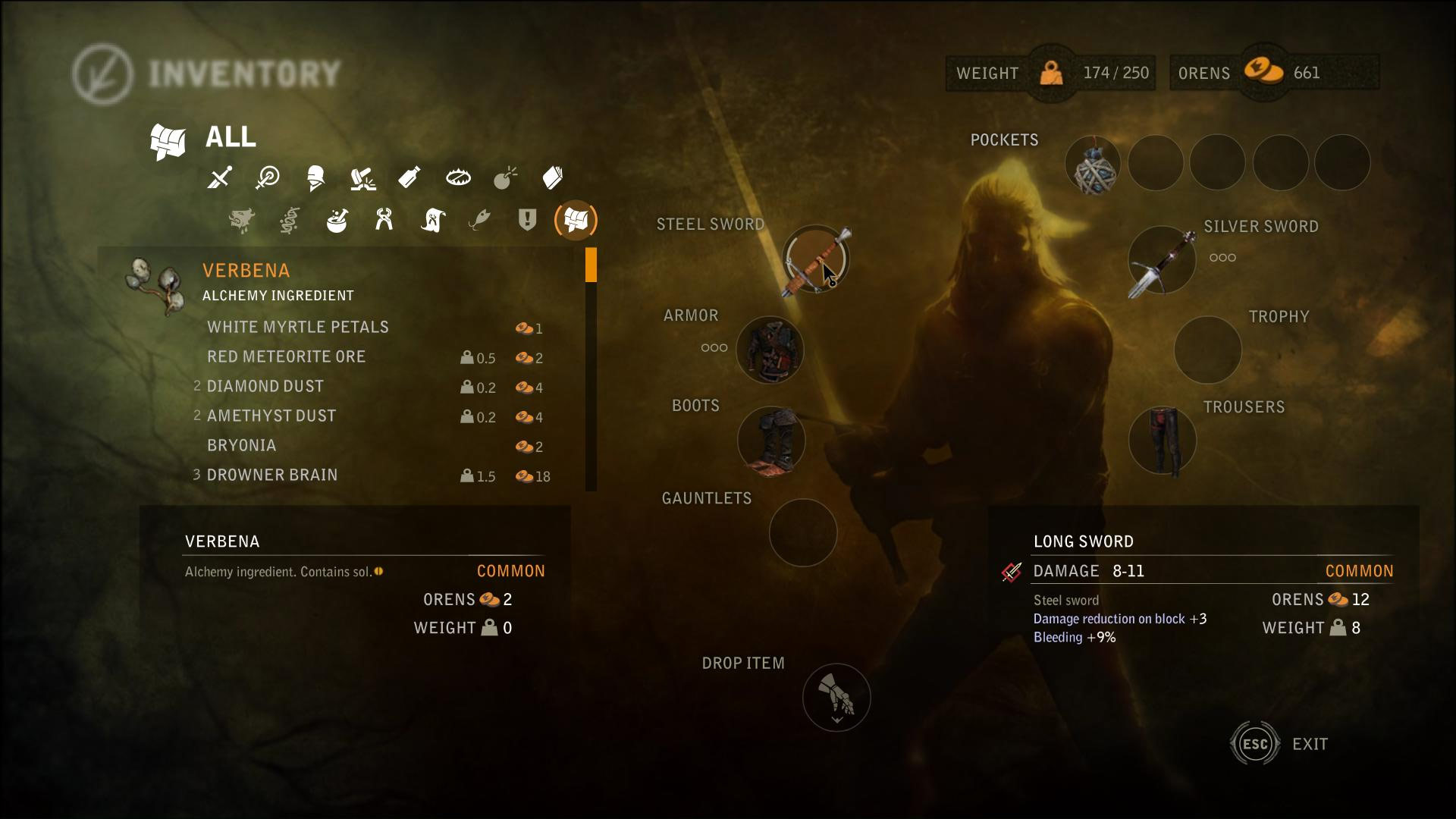Select the all-items chest filter
The height and width of the screenshot is (819, 1456).
576,221
